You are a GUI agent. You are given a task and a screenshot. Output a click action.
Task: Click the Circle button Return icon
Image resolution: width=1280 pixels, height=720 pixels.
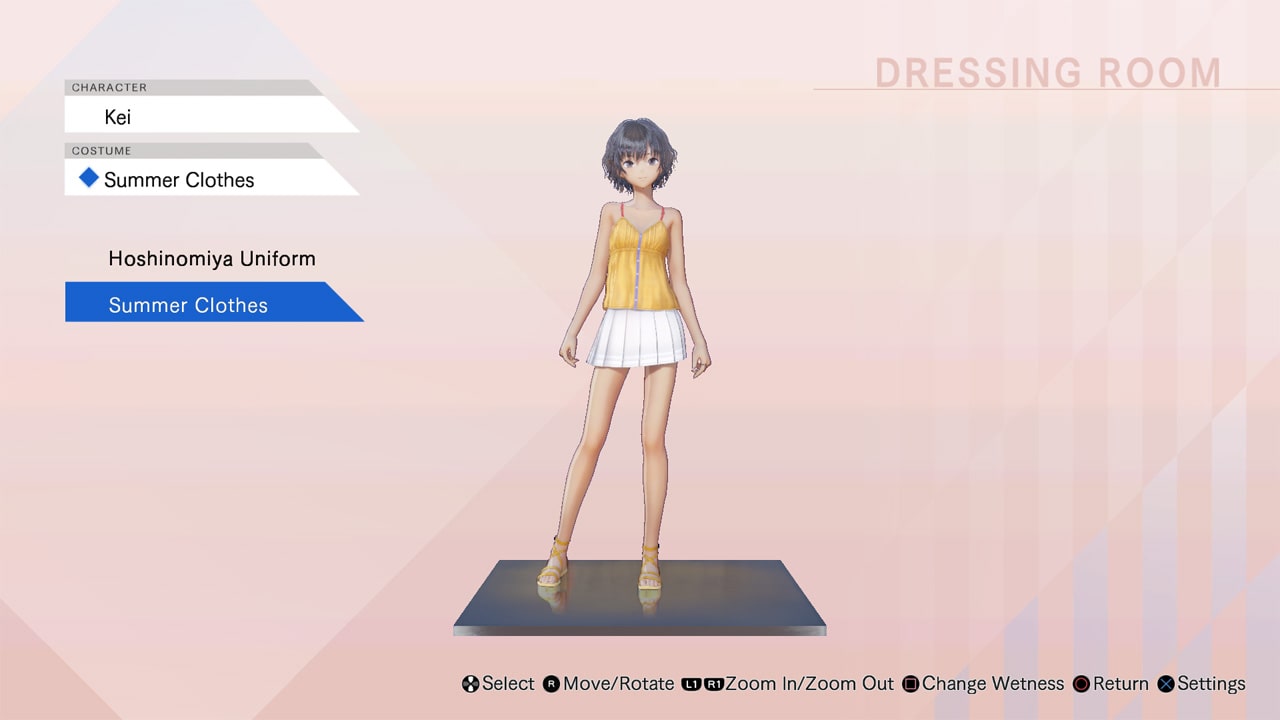coord(1080,684)
